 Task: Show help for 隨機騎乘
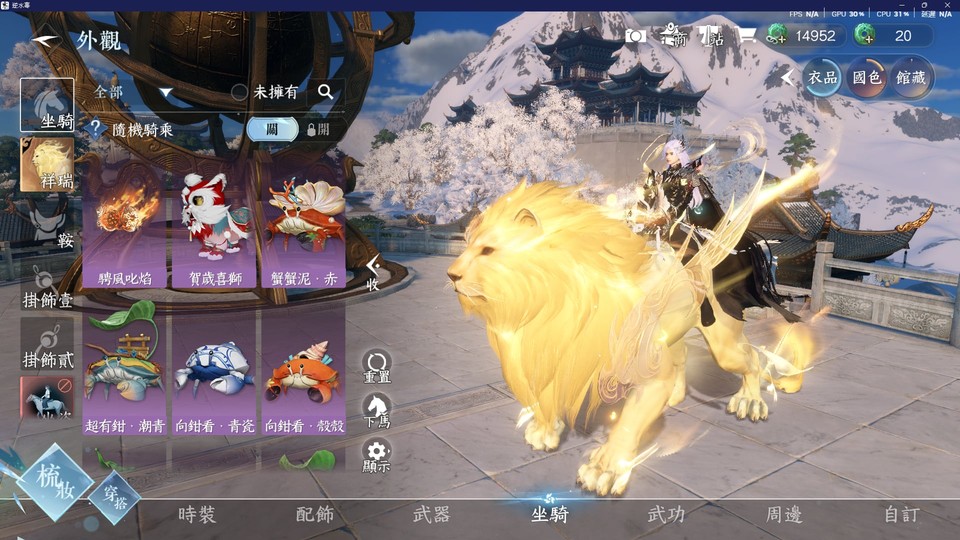(96, 129)
